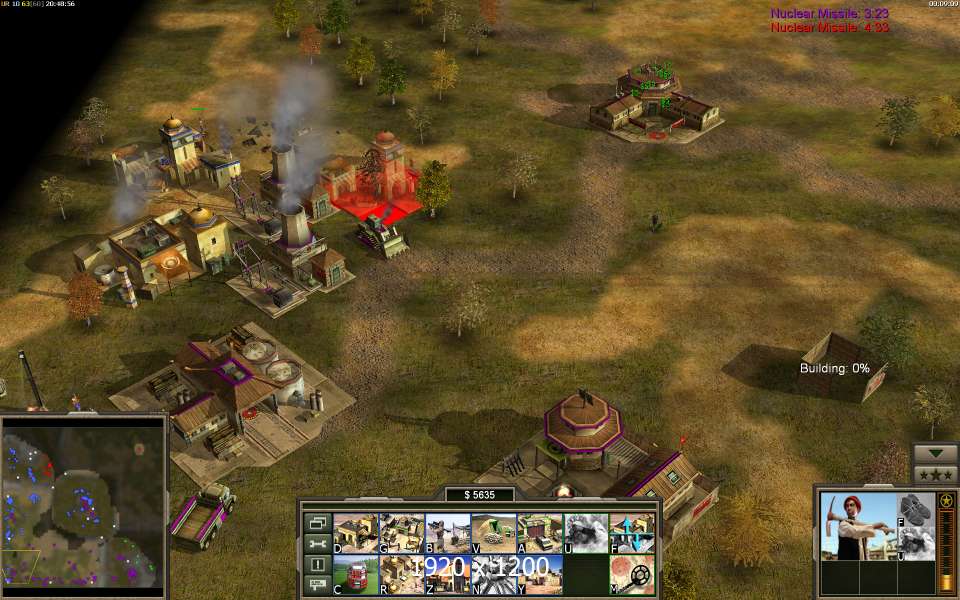Viewport: 960px width, 600px height.
Task: Click the worker portrait
Action: [x=857, y=527]
